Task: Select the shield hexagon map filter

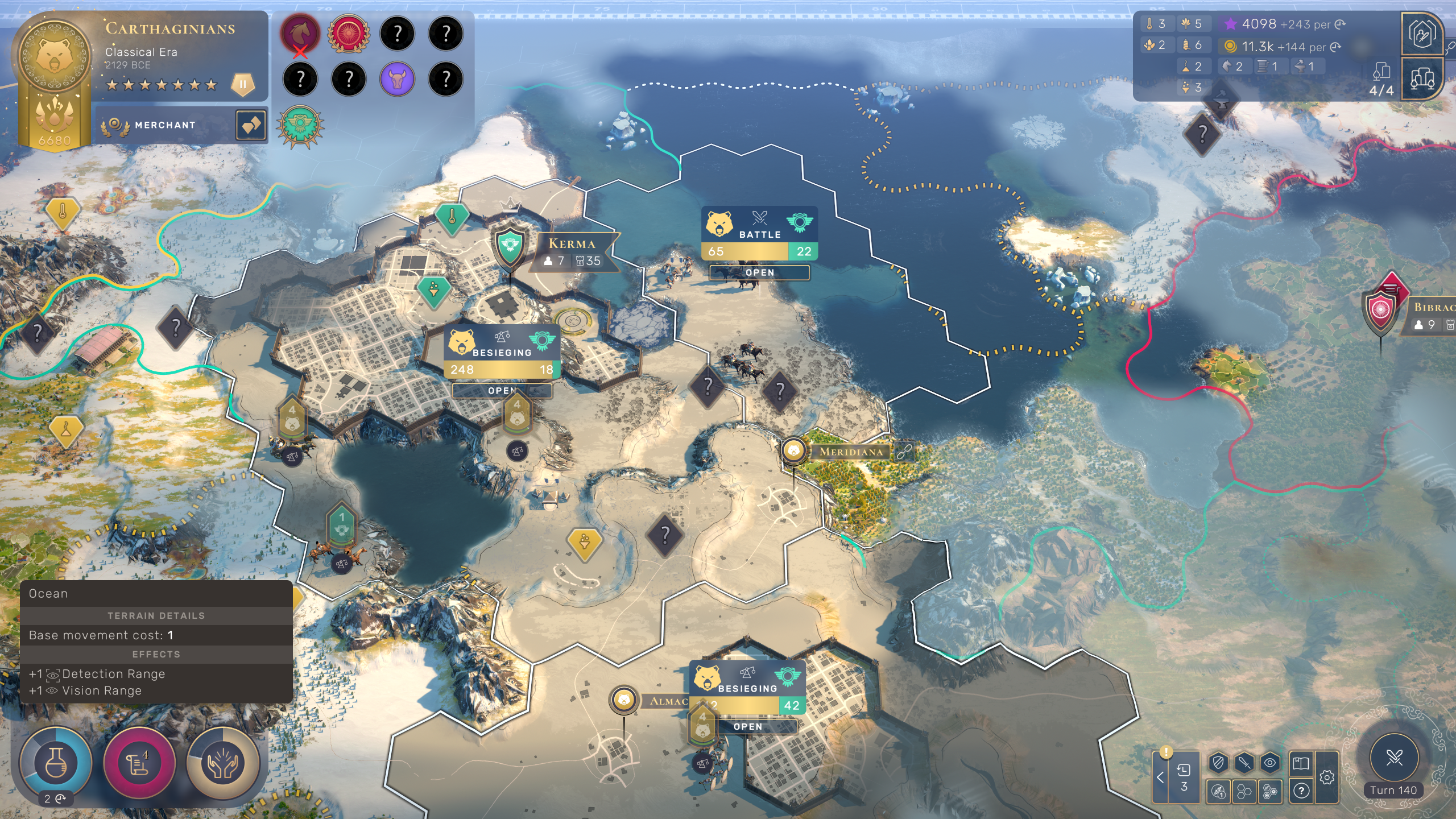Action: click(1218, 763)
